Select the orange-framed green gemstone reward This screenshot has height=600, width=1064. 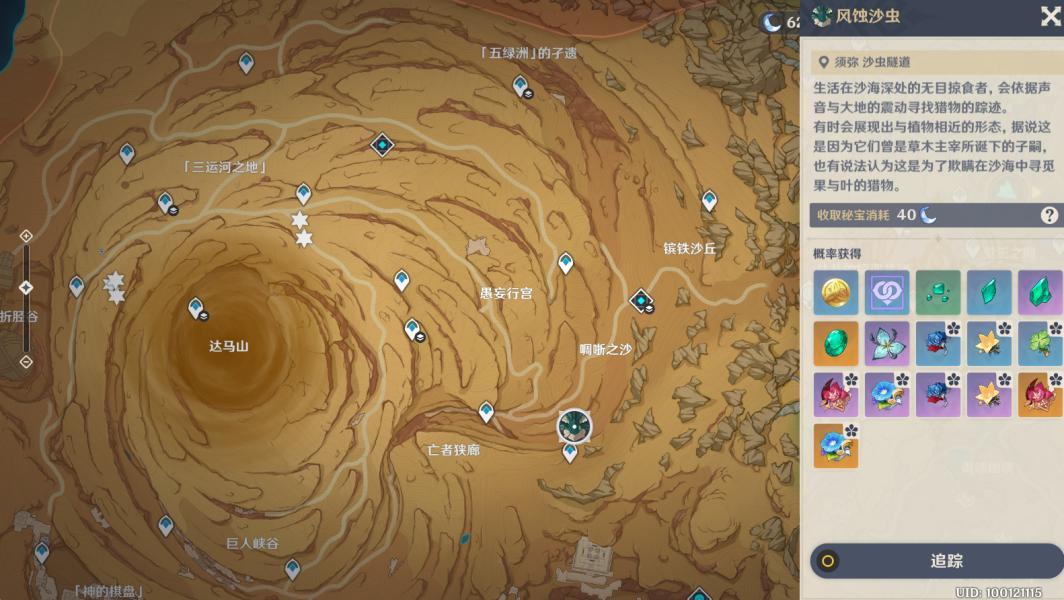tap(835, 343)
